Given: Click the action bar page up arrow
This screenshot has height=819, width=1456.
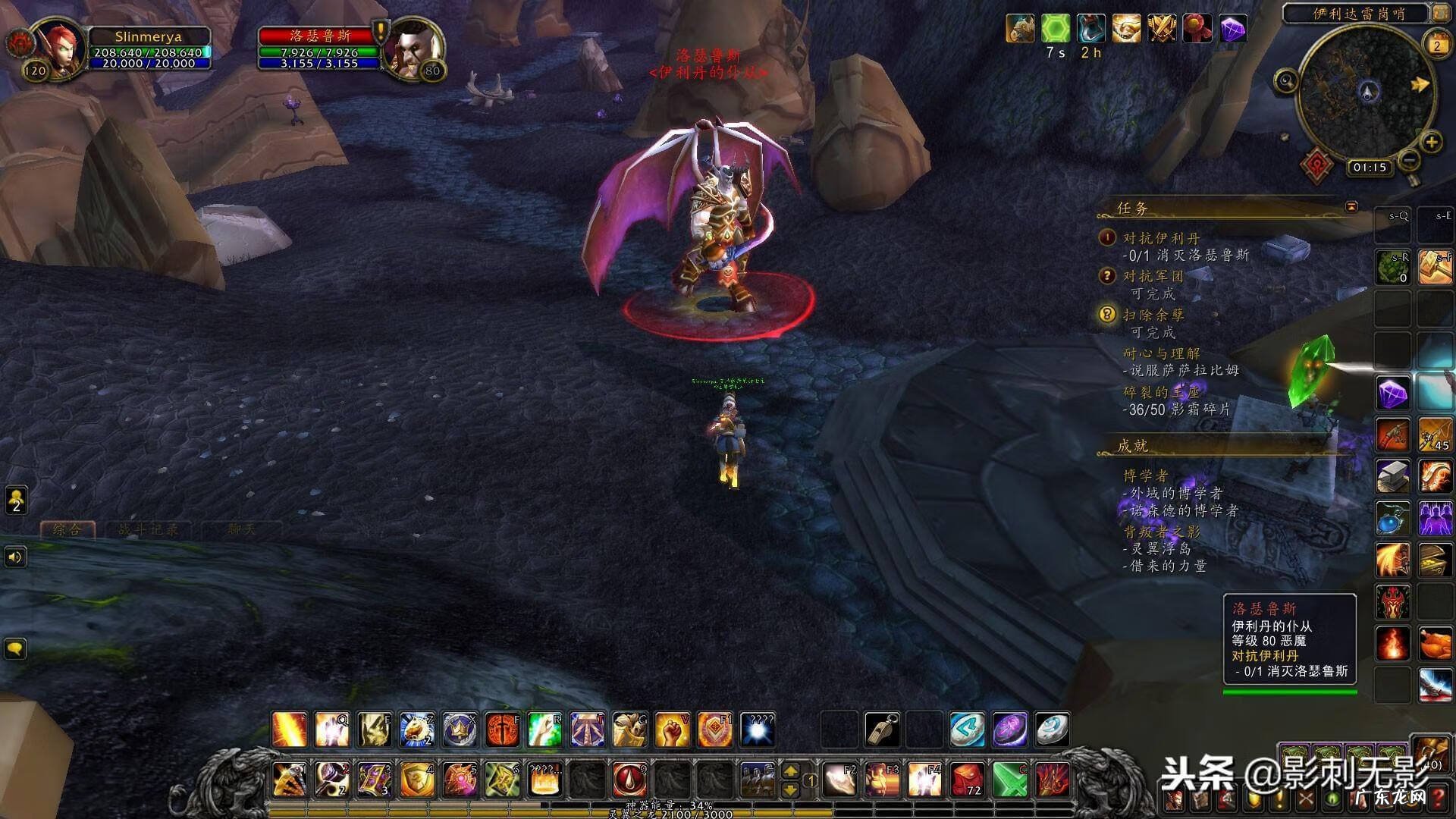Looking at the screenshot, I should (790, 771).
